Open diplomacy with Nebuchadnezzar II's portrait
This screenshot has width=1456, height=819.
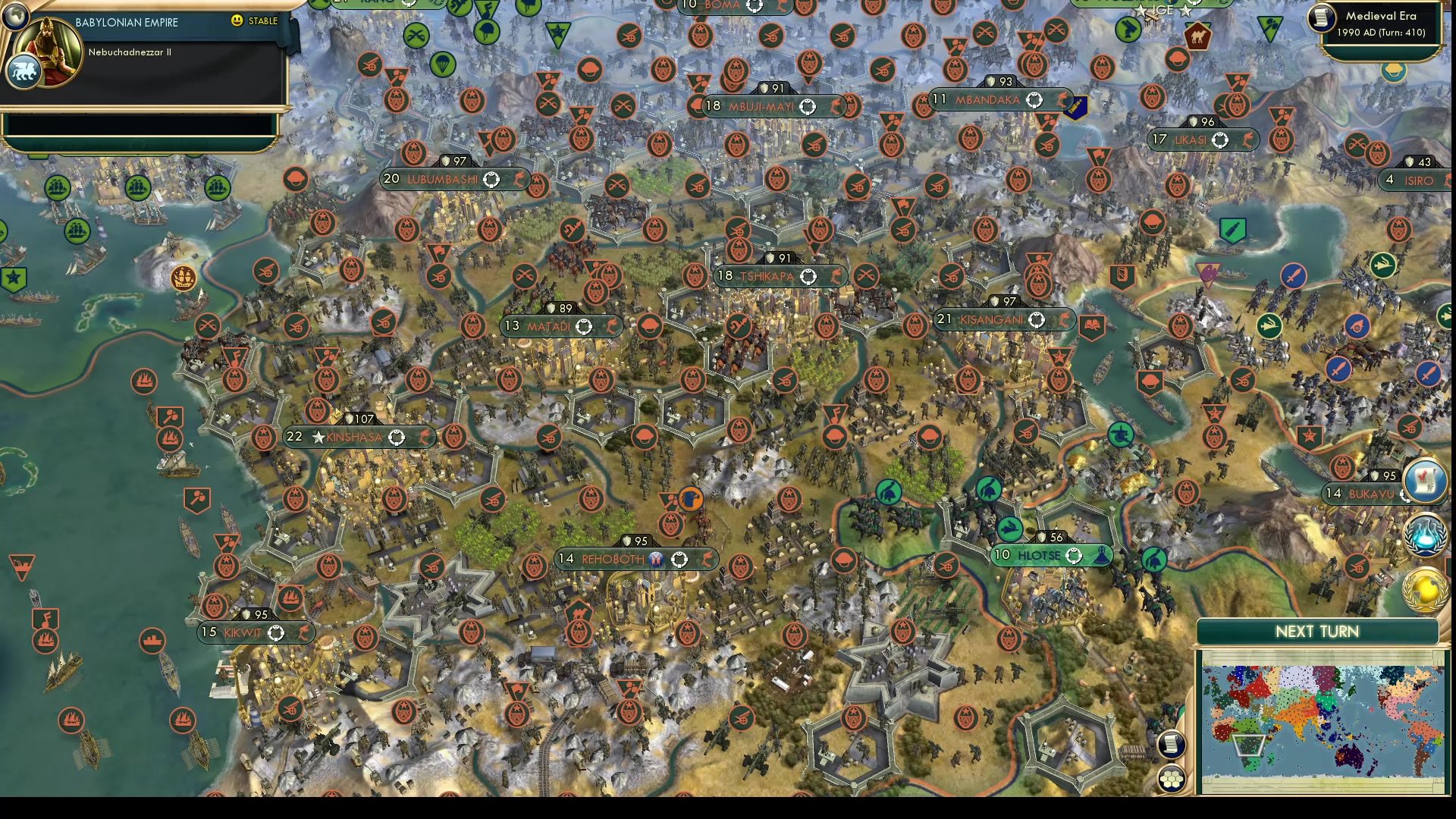(x=47, y=52)
